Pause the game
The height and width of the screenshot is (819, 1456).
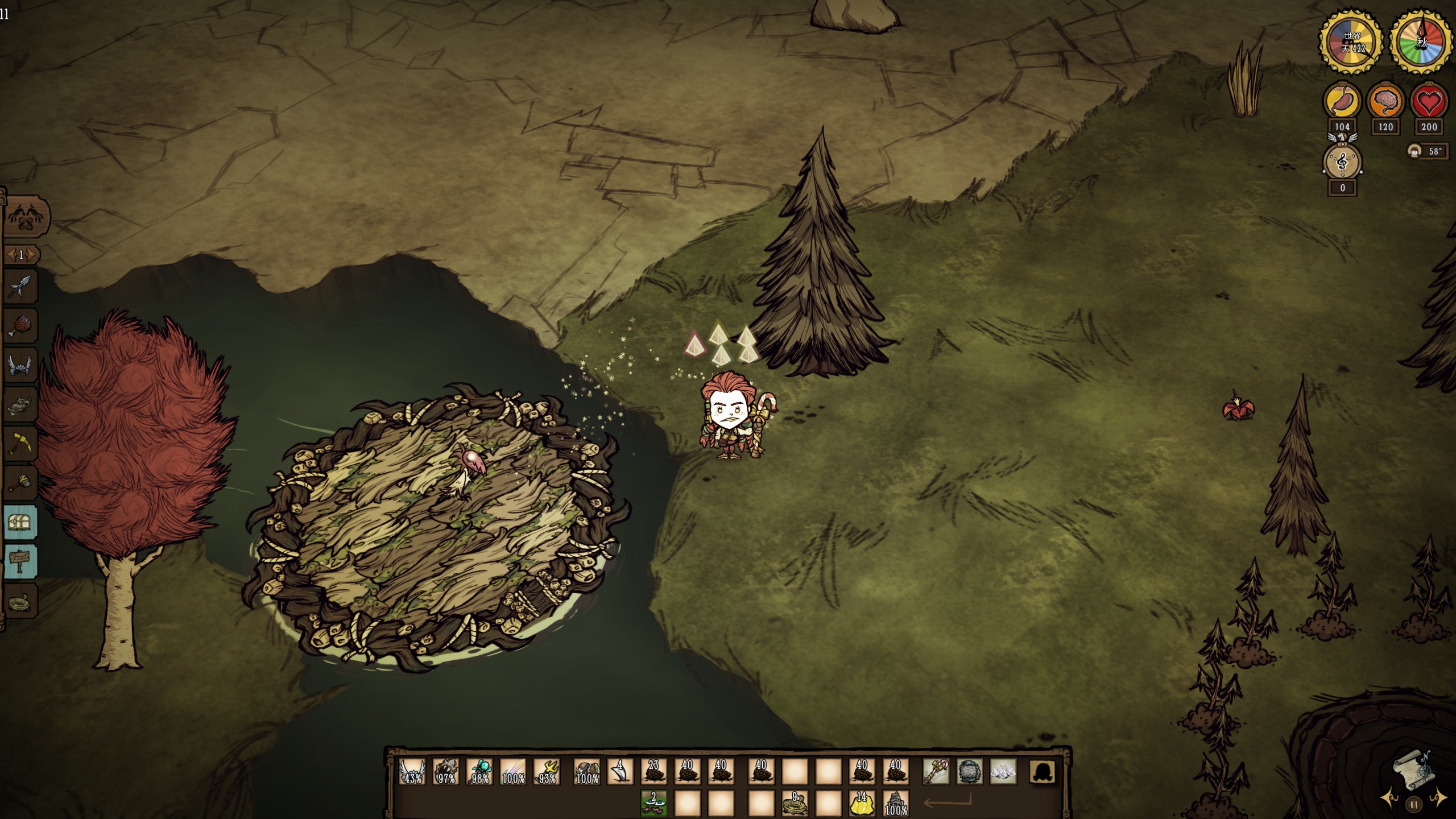(x=1414, y=804)
